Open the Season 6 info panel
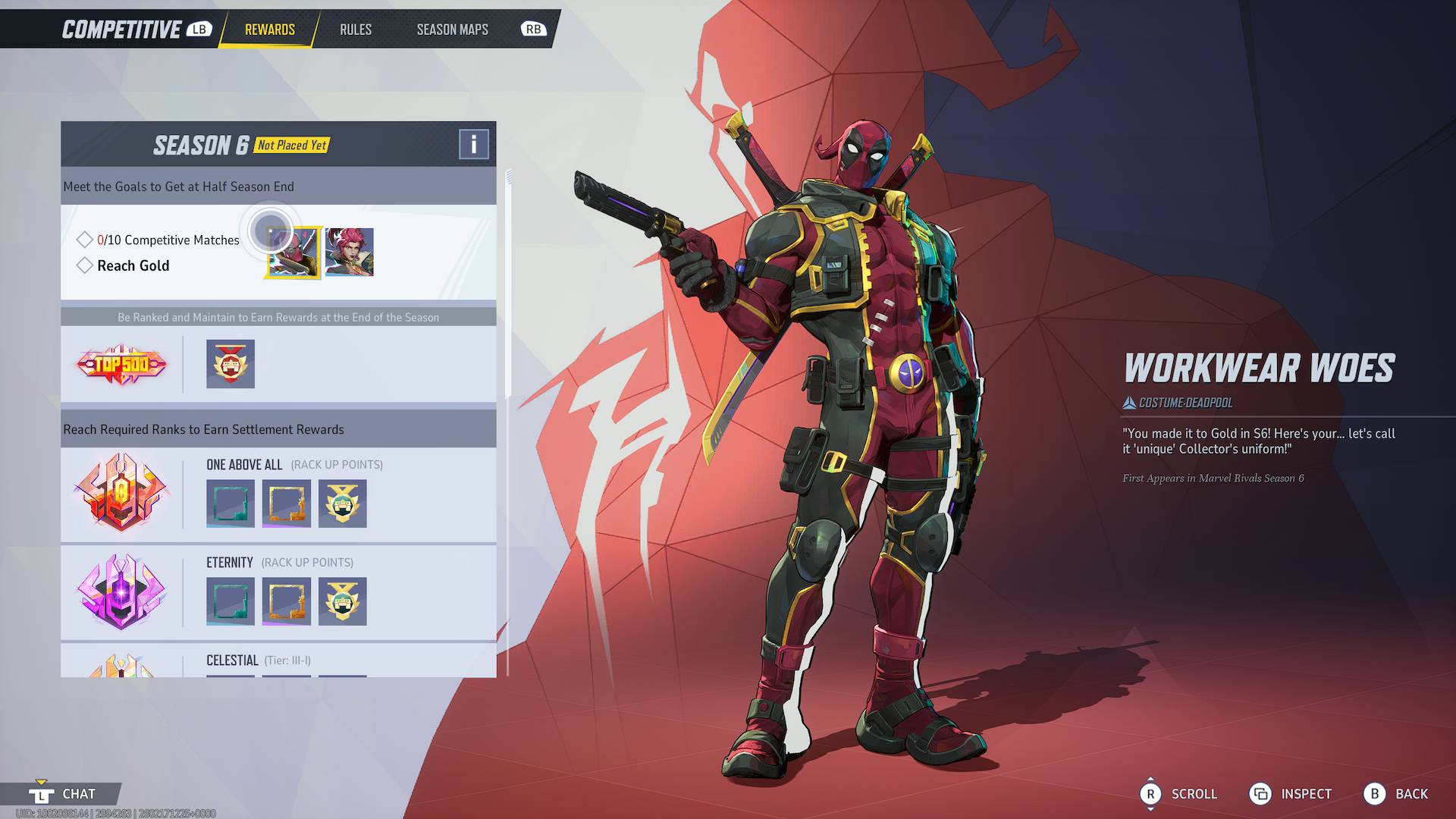This screenshot has height=819, width=1456. [x=474, y=144]
